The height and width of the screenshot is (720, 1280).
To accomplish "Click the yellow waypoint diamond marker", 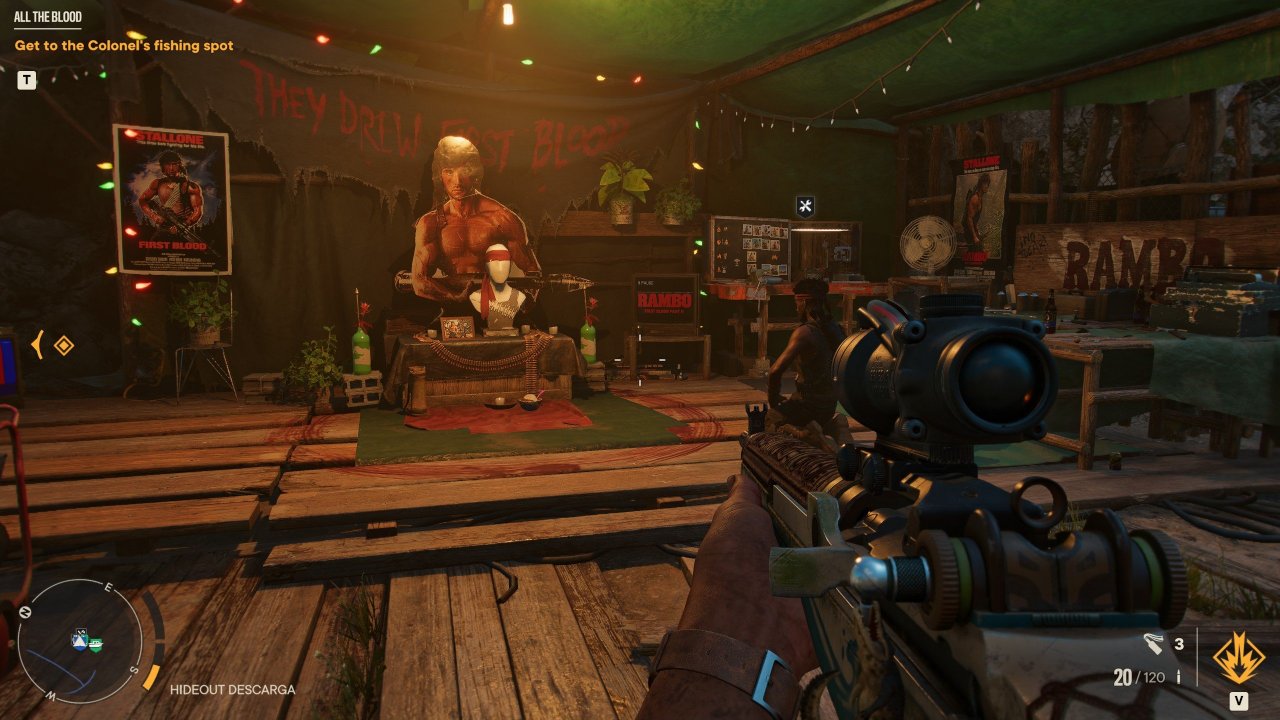I will click(62, 344).
